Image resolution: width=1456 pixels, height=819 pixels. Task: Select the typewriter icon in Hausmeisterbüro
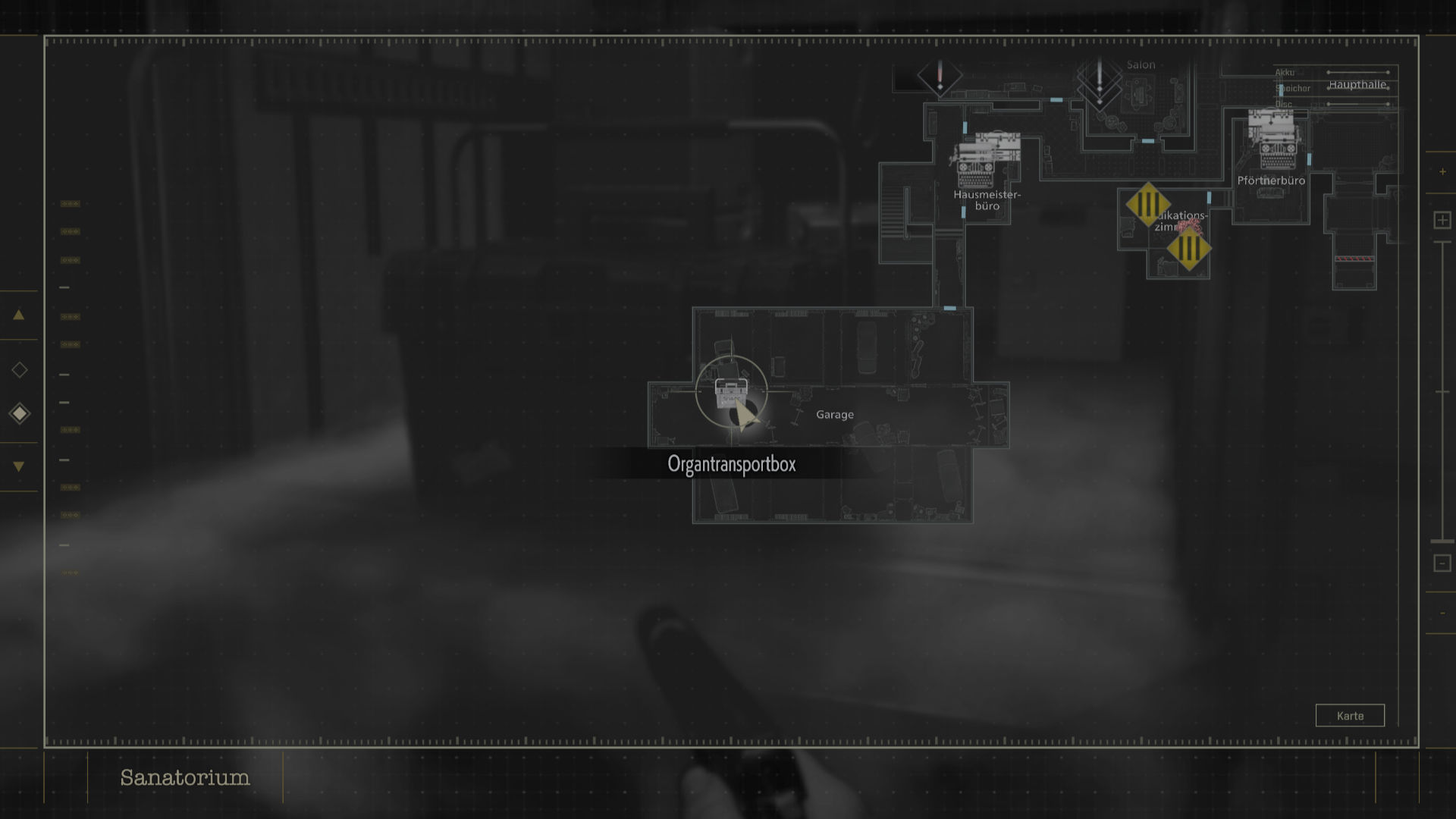click(975, 171)
